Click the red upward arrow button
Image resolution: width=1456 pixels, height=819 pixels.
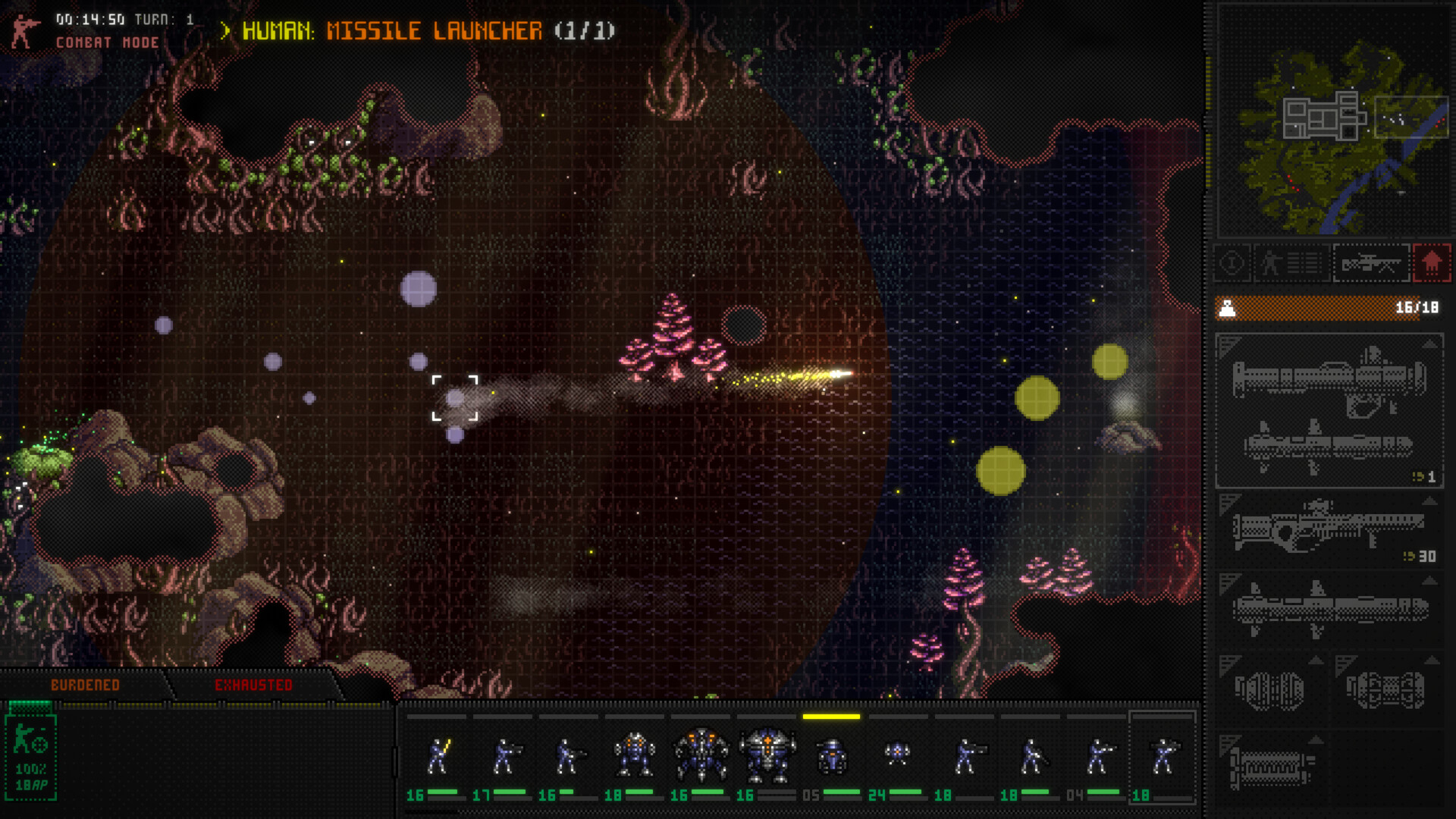pyautogui.click(x=1431, y=264)
